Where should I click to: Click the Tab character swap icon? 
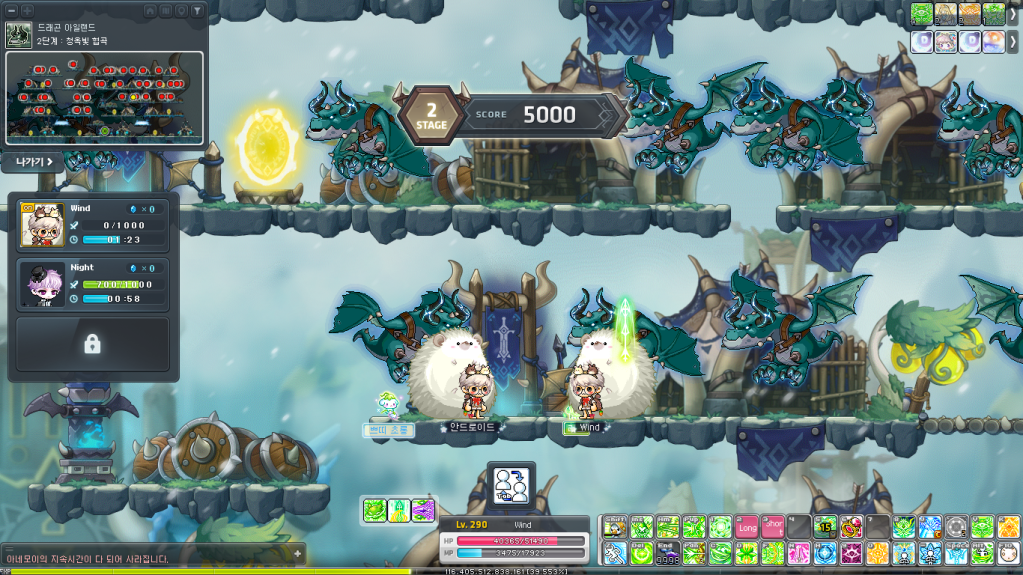511,485
